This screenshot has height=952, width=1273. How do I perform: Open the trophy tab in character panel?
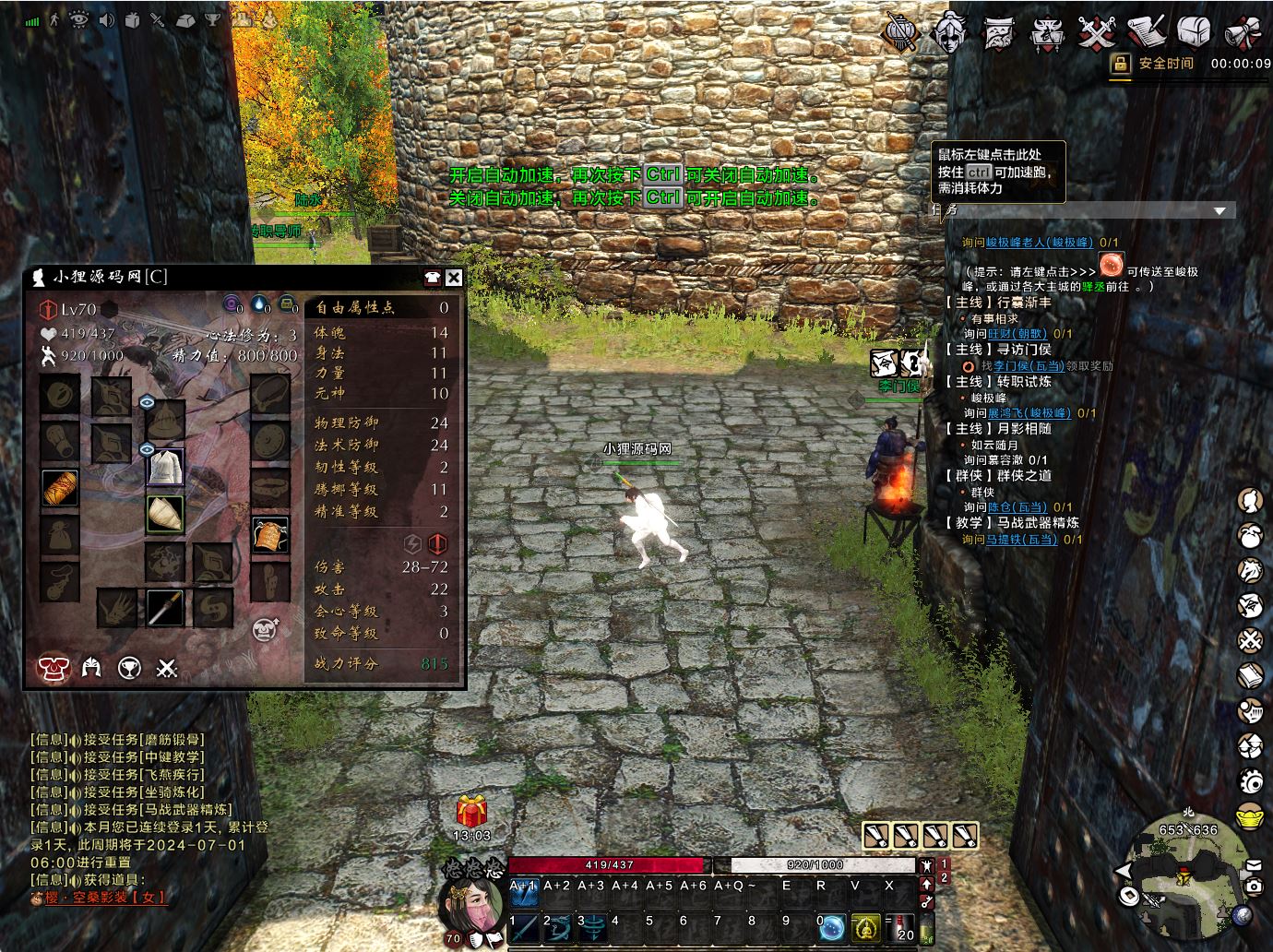click(129, 668)
